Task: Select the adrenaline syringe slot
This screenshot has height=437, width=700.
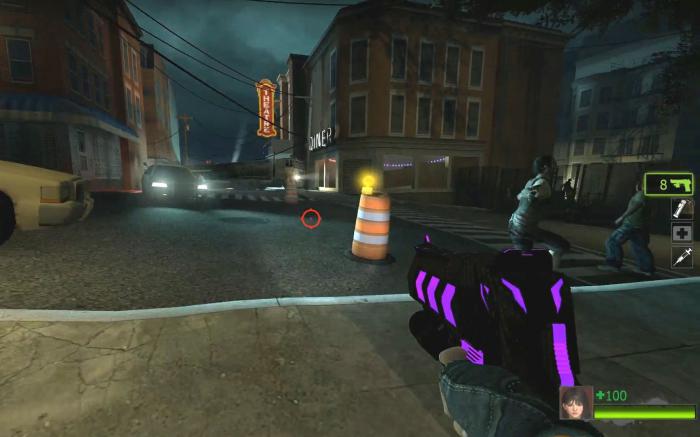Action: pyautogui.click(x=682, y=257)
